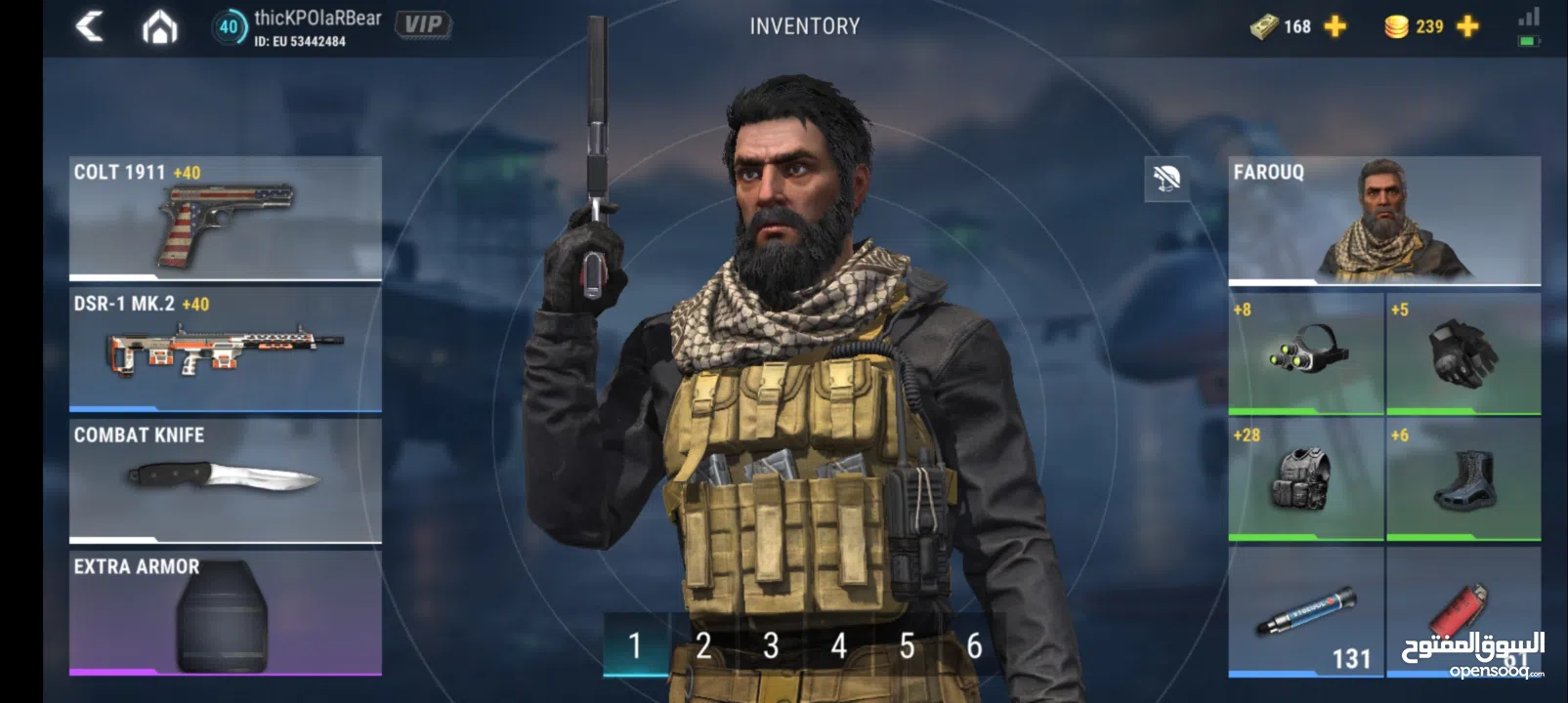Screen dimensions: 1568x703
Task: Choose the Combat Knife slot
Action: (x=225, y=479)
